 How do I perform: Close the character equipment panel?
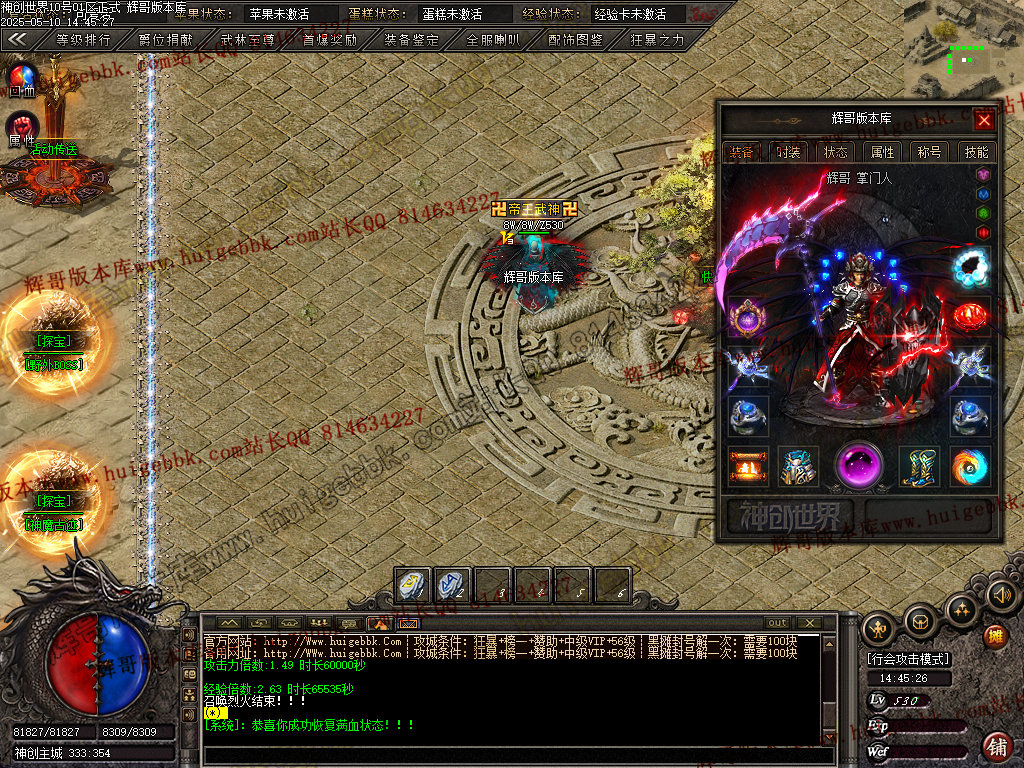[x=984, y=120]
